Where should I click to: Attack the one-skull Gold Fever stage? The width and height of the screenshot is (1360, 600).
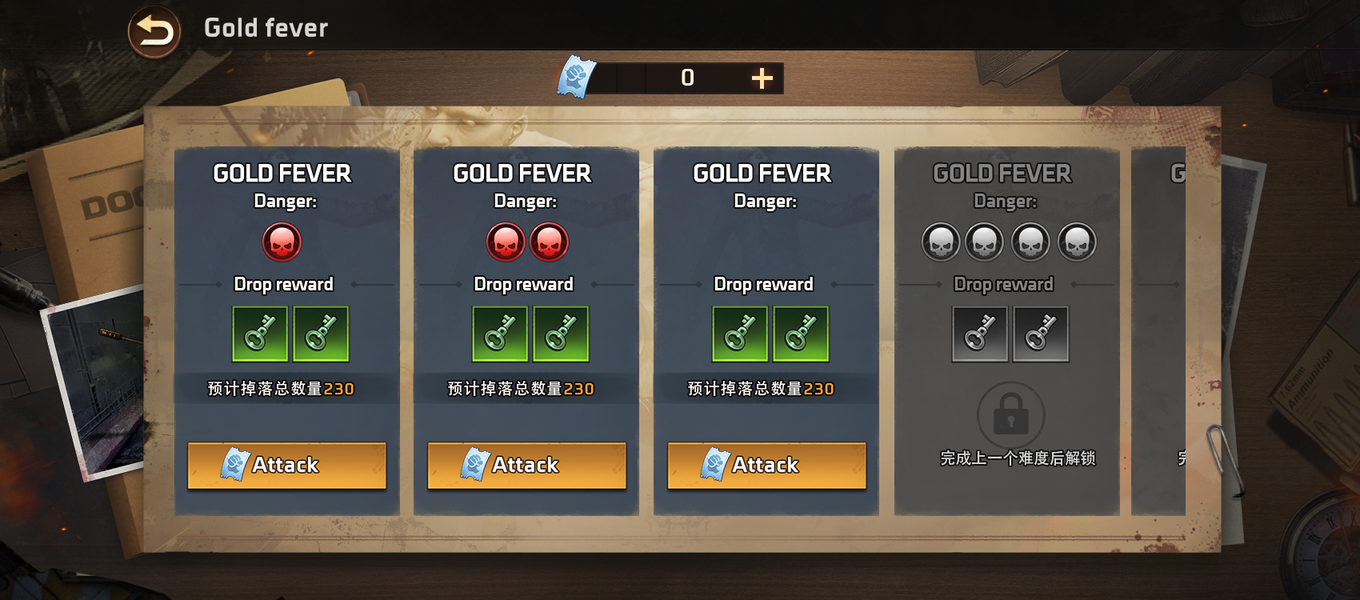click(x=287, y=465)
